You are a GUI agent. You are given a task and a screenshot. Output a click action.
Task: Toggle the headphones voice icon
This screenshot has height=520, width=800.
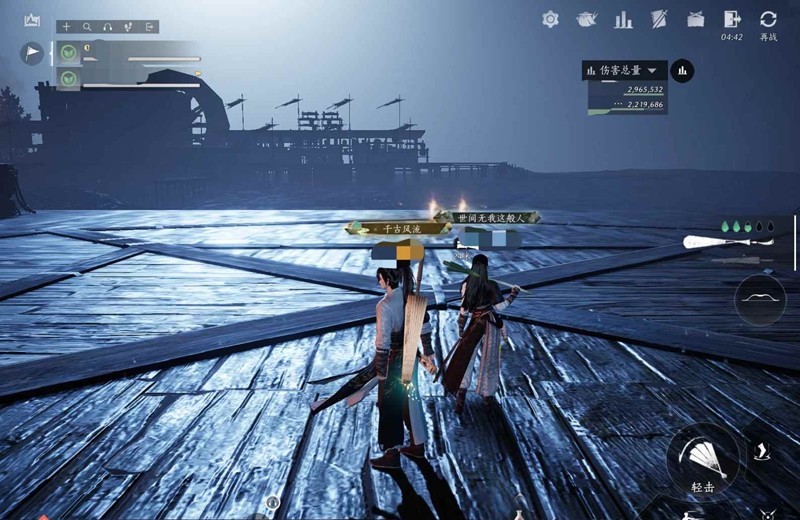pos(108,27)
